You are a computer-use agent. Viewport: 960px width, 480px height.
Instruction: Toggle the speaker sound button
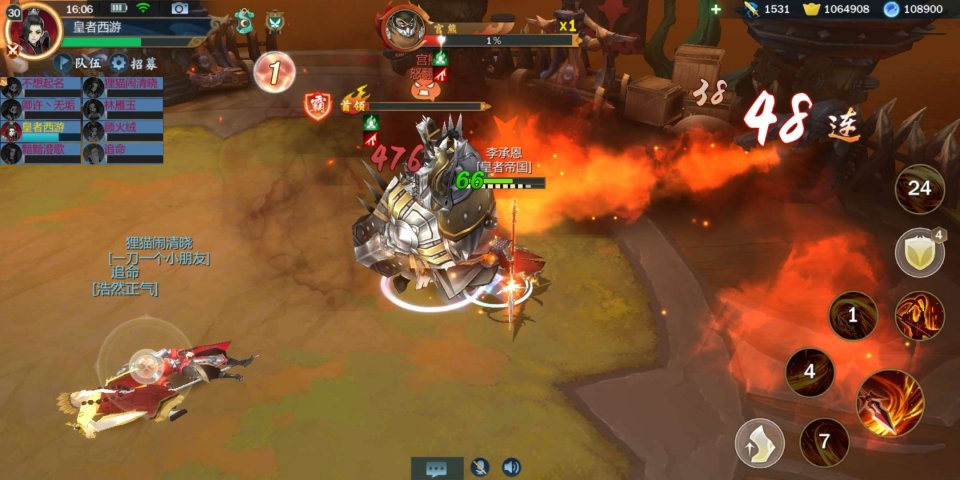pyautogui.click(x=511, y=467)
